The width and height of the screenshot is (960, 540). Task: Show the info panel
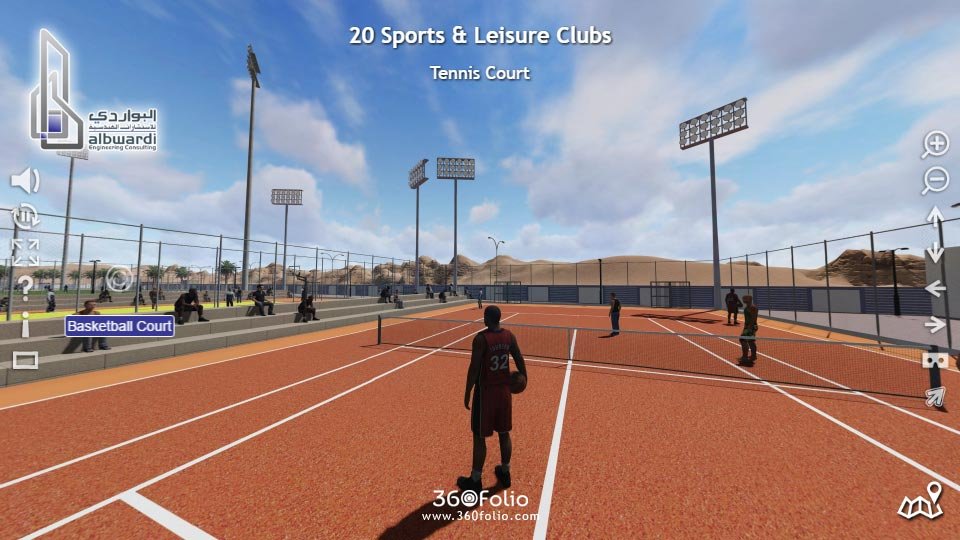[25, 323]
